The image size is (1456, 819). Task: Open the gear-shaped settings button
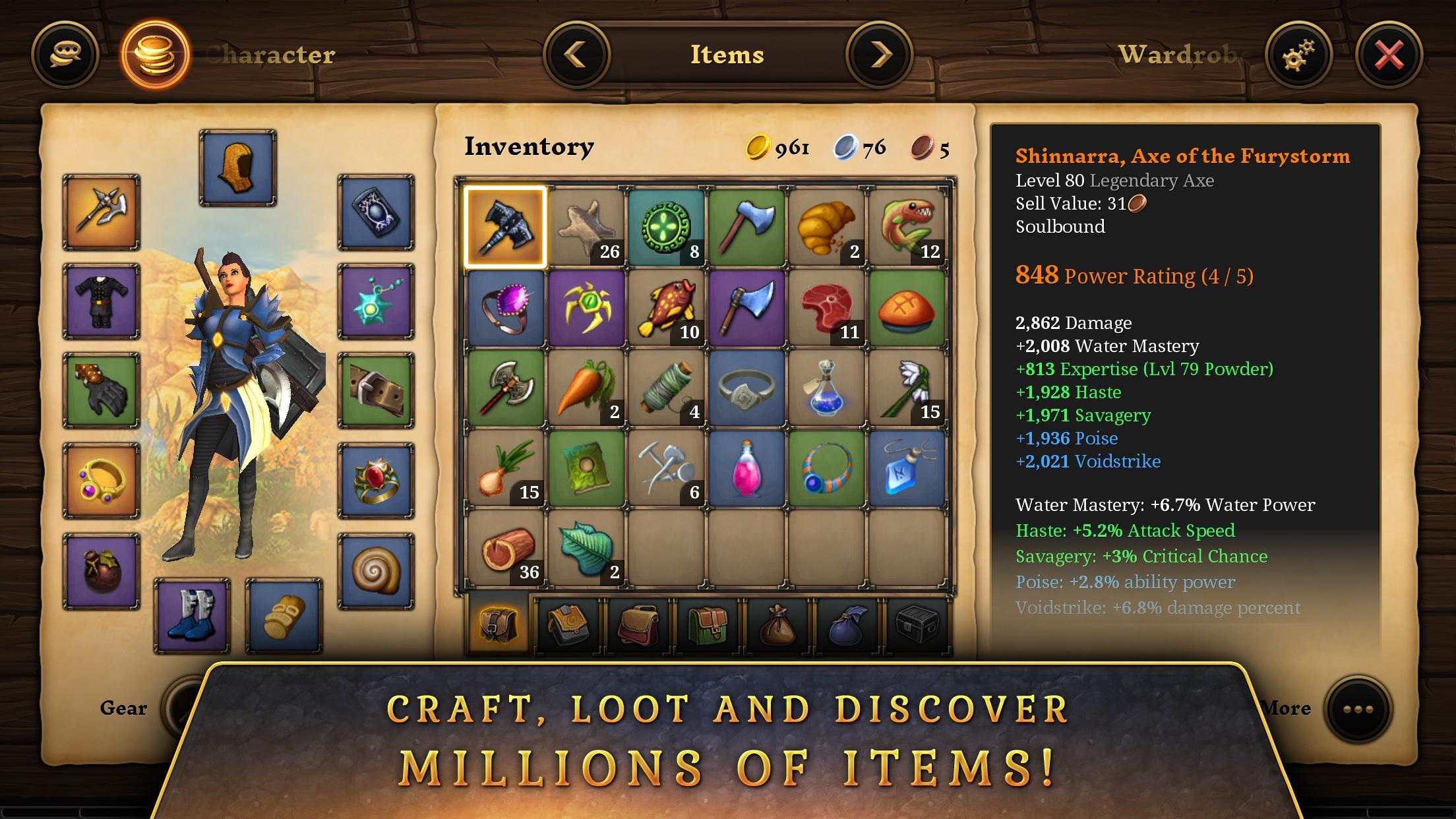[1298, 55]
